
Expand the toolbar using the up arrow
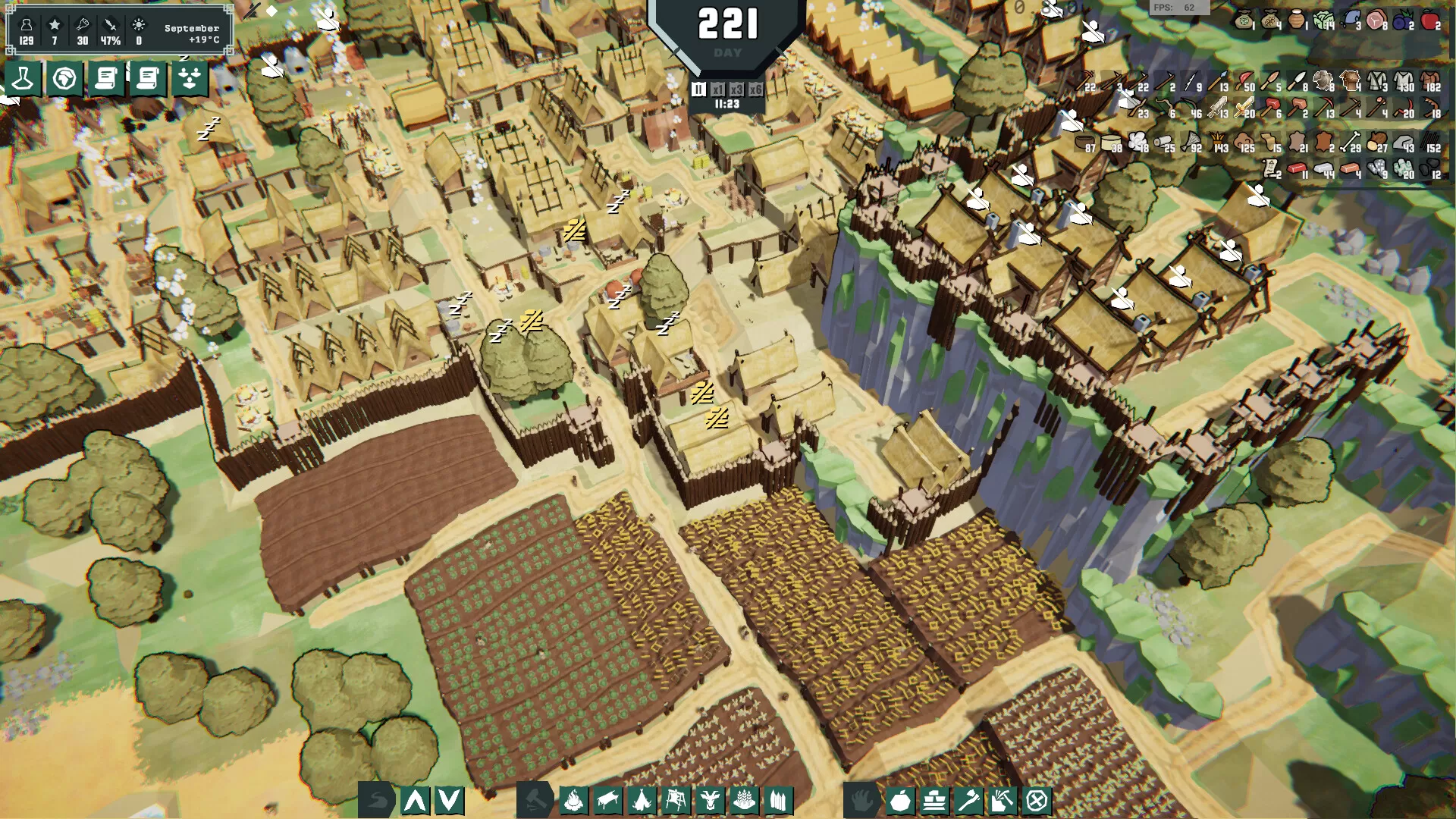(414, 799)
